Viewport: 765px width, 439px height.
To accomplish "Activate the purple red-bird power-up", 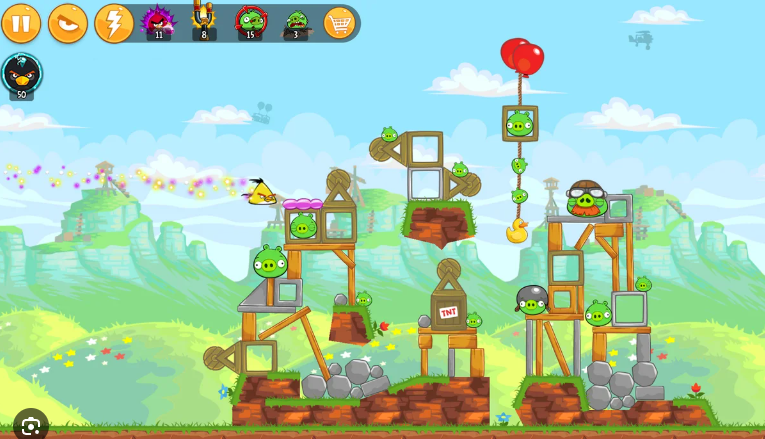I will tap(158, 20).
